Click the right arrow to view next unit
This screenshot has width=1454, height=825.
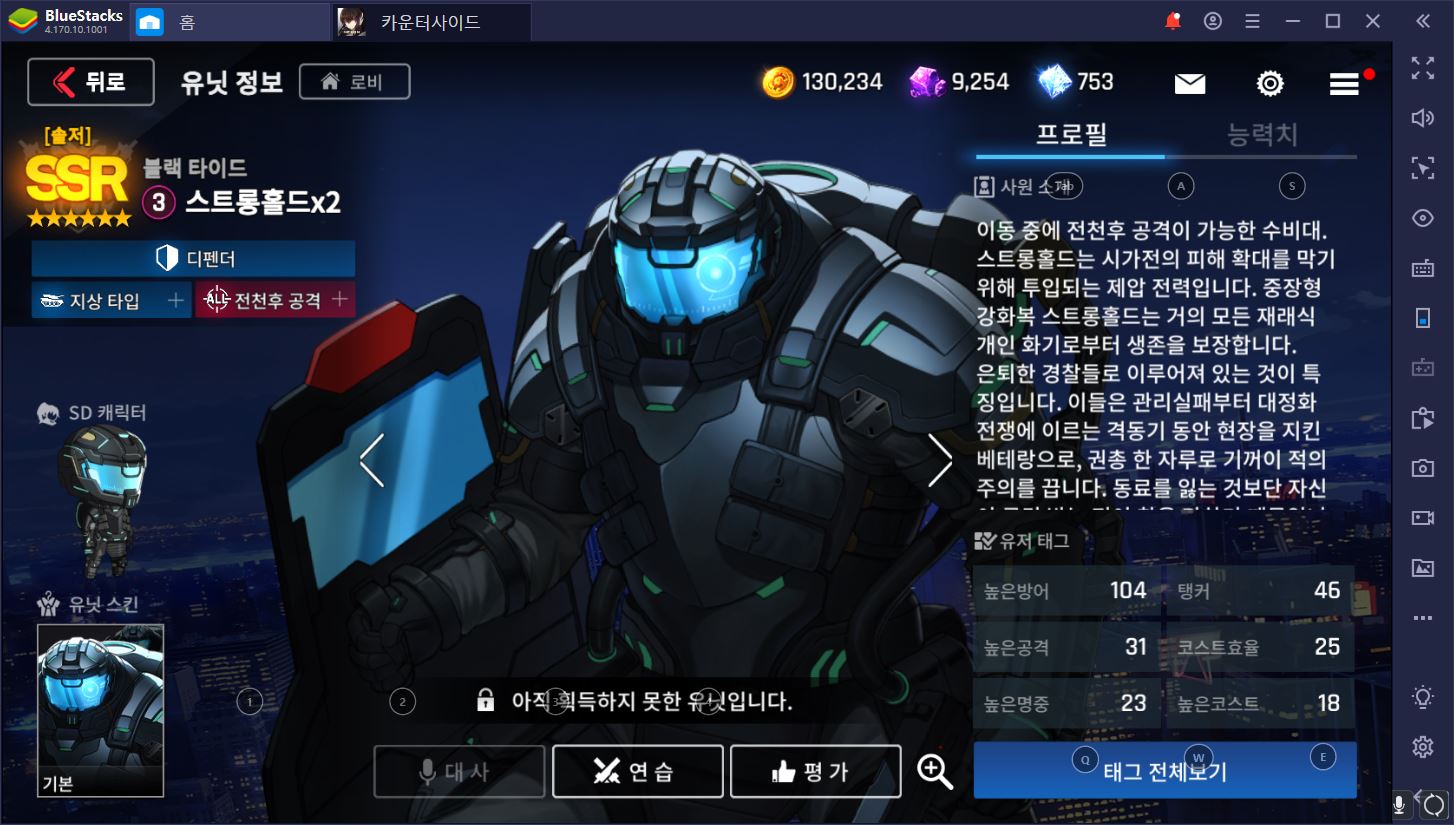pos(939,461)
